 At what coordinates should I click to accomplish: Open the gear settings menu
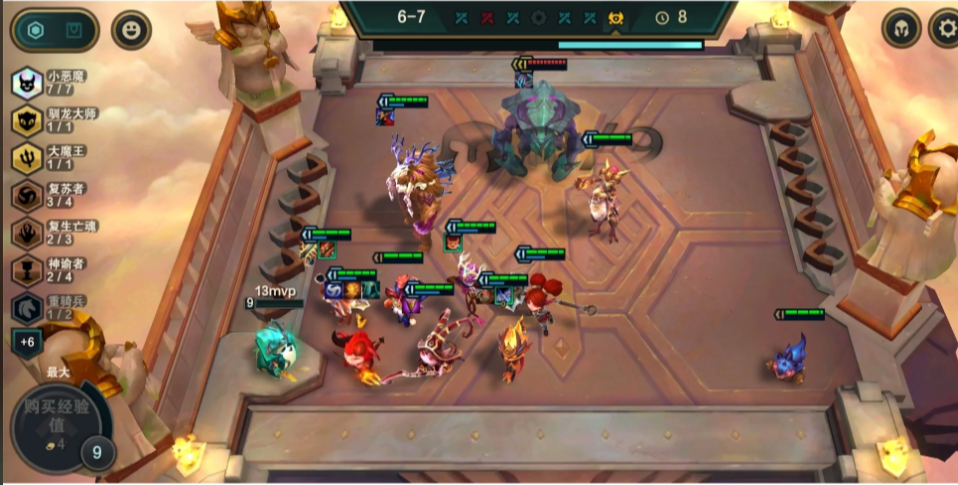click(944, 28)
